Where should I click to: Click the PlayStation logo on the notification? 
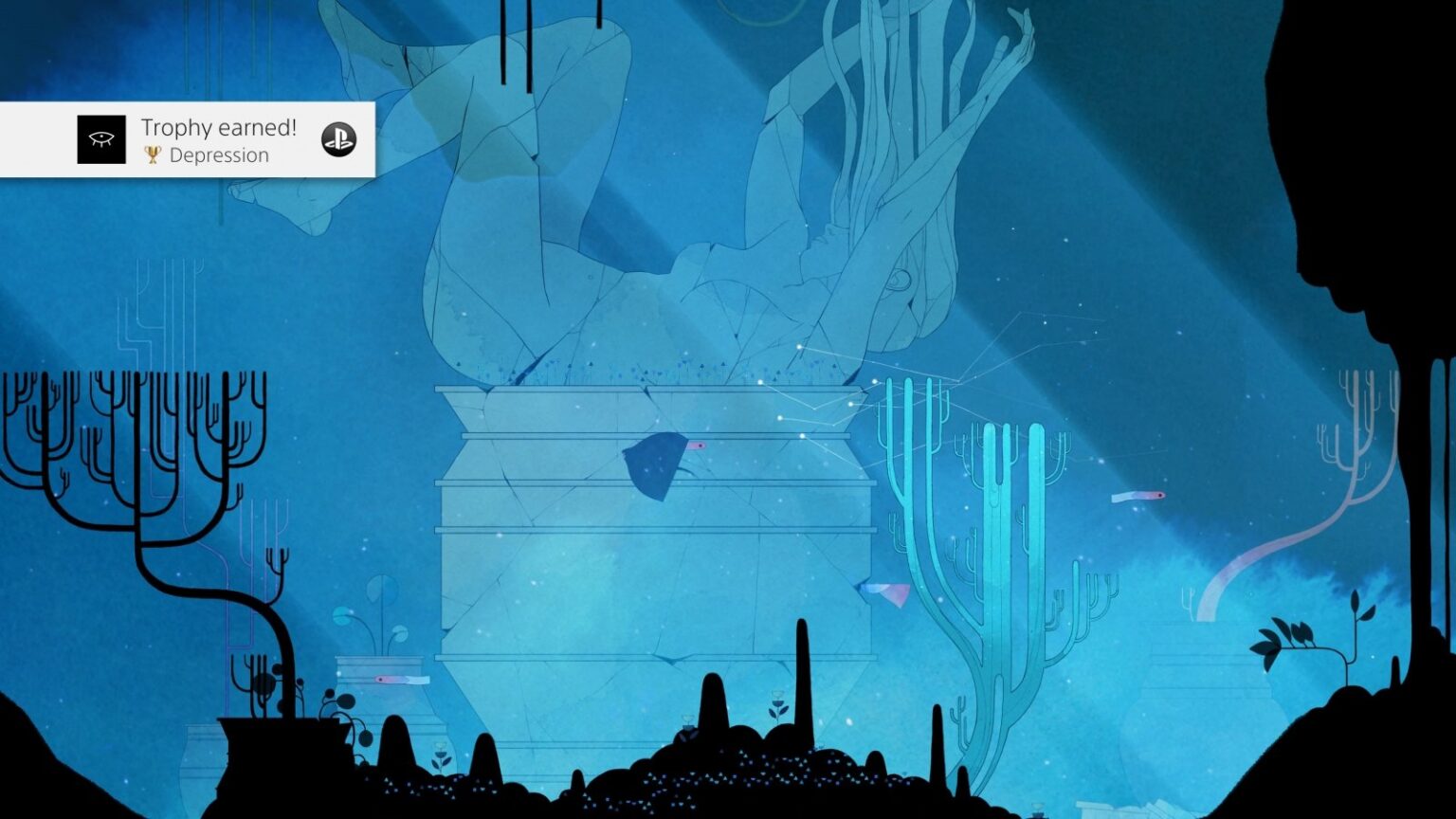[337, 139]
